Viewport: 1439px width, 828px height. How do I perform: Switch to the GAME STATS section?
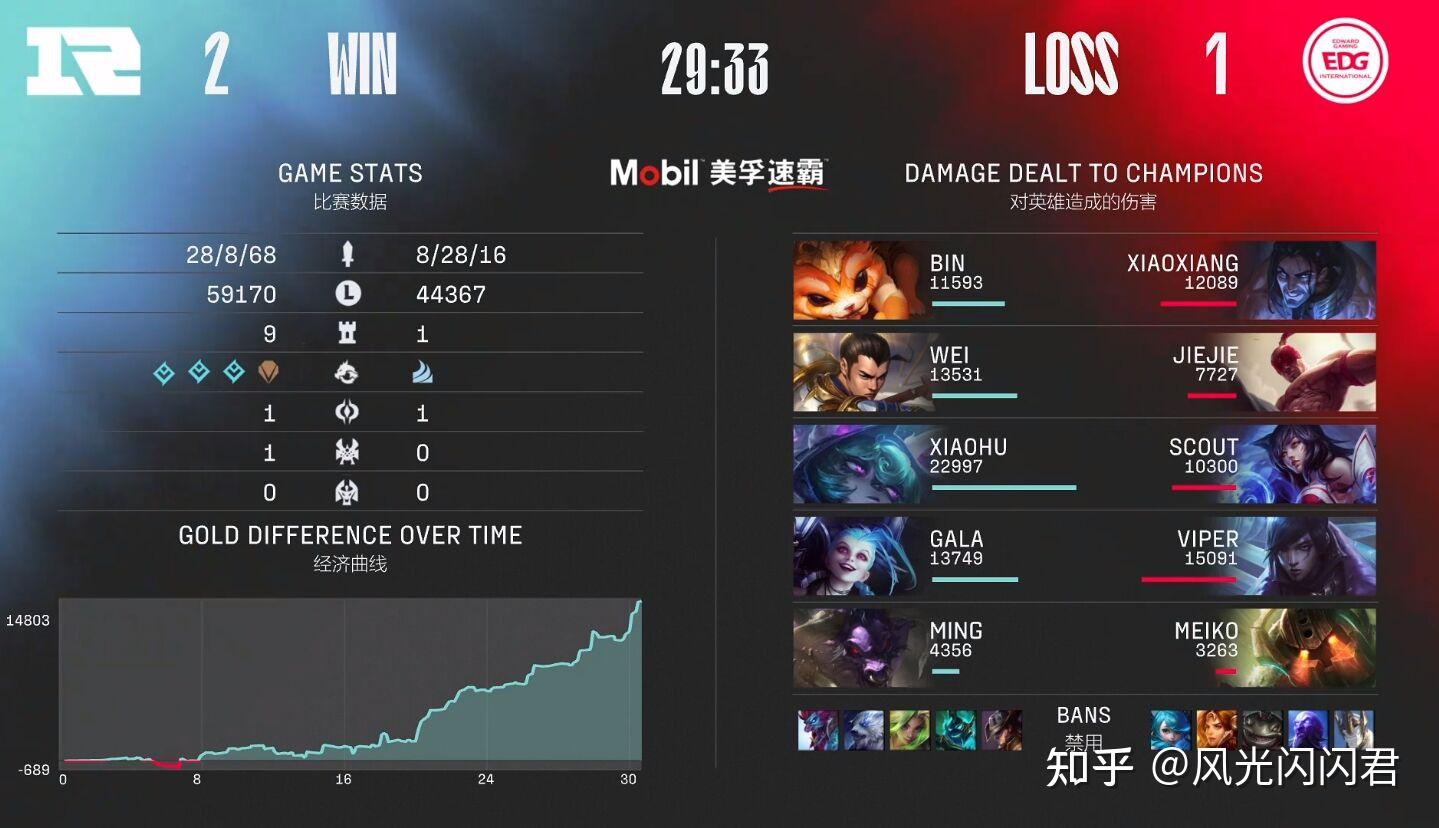(350, 172)
